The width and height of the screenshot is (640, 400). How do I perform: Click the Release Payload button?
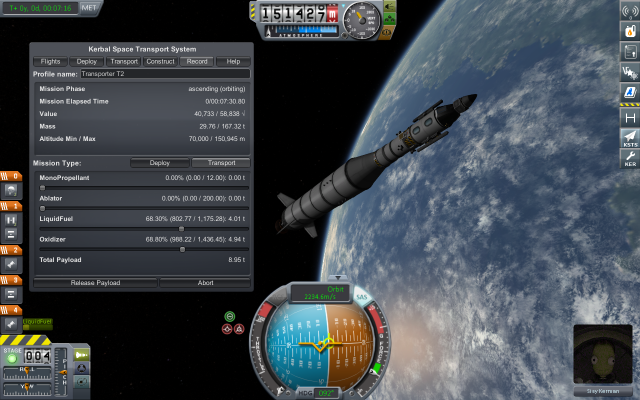(x=95, y=283)
